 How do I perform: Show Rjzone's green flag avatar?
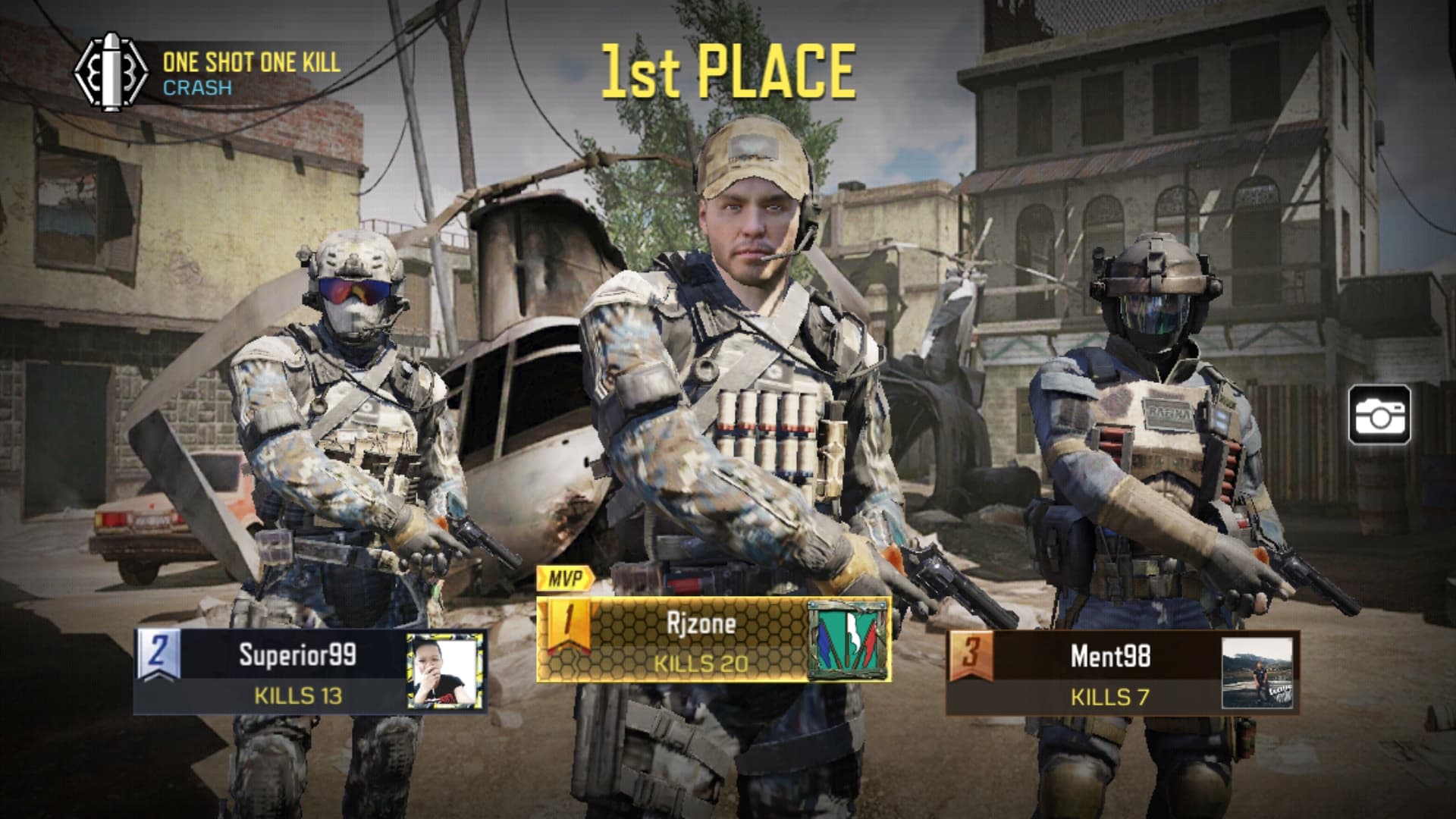click(847, 639)
